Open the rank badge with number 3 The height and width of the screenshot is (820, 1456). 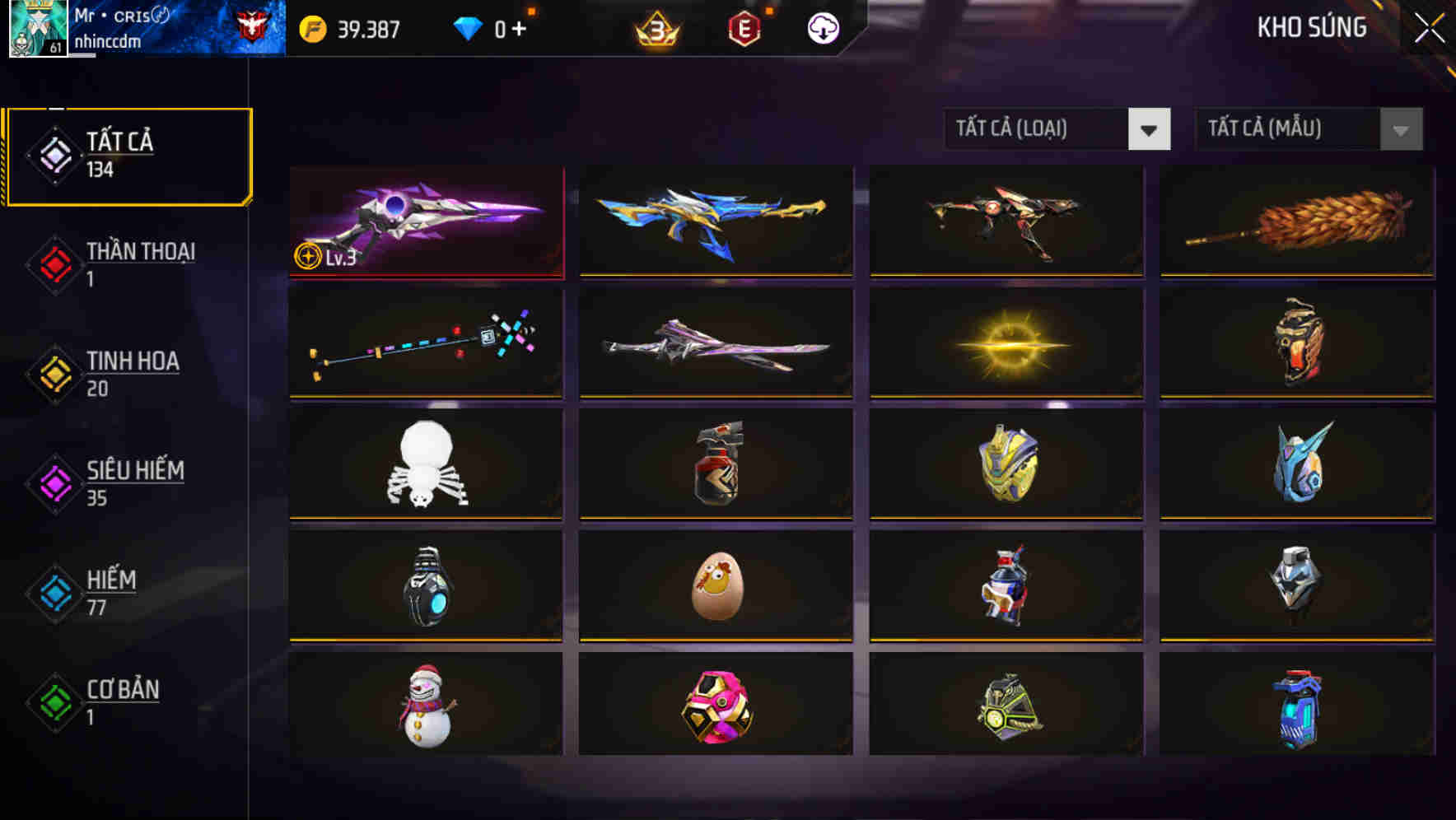point(655,29)
